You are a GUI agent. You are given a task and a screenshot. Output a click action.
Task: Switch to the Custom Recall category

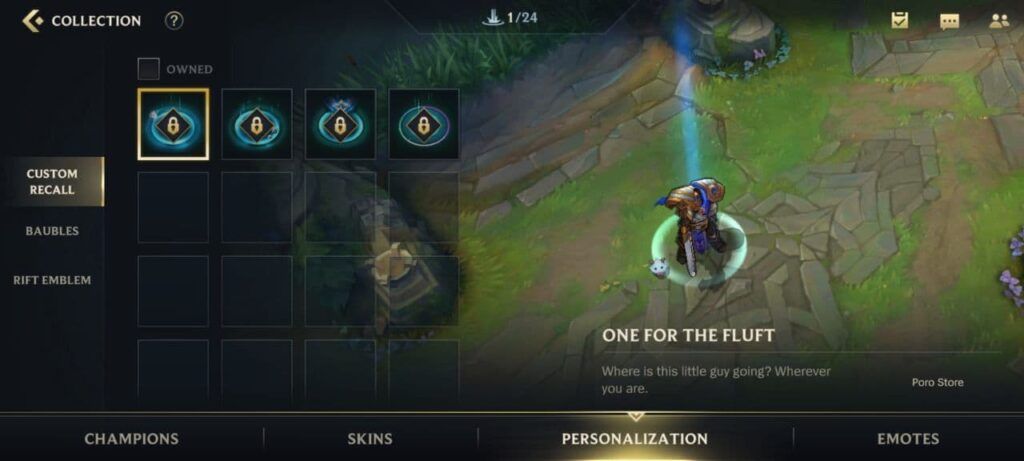tap(52, 181)
